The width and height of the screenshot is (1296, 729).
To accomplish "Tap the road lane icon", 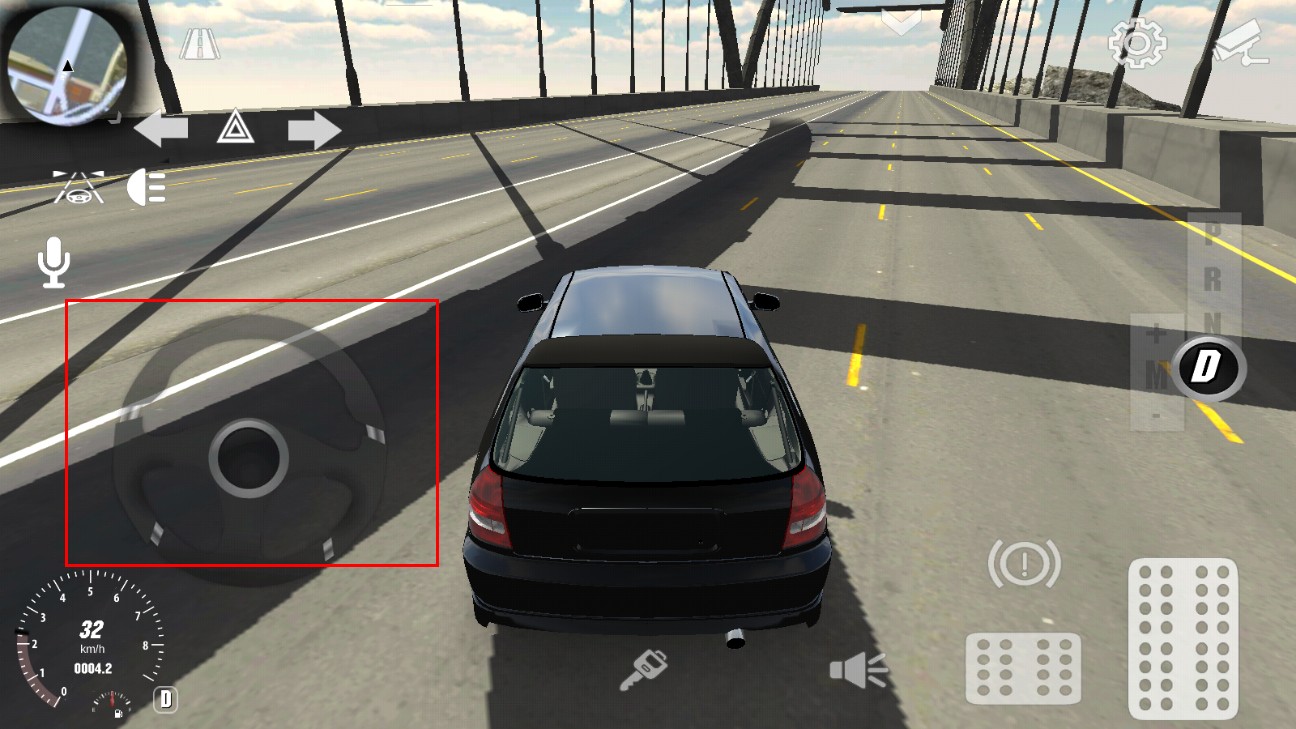I will pos(199,44).
